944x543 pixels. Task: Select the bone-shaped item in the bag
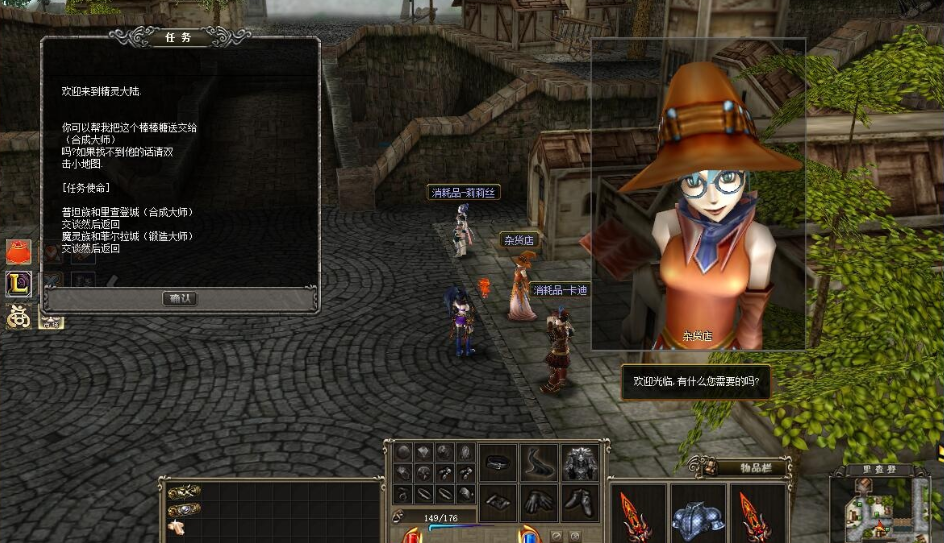point(177,526)
